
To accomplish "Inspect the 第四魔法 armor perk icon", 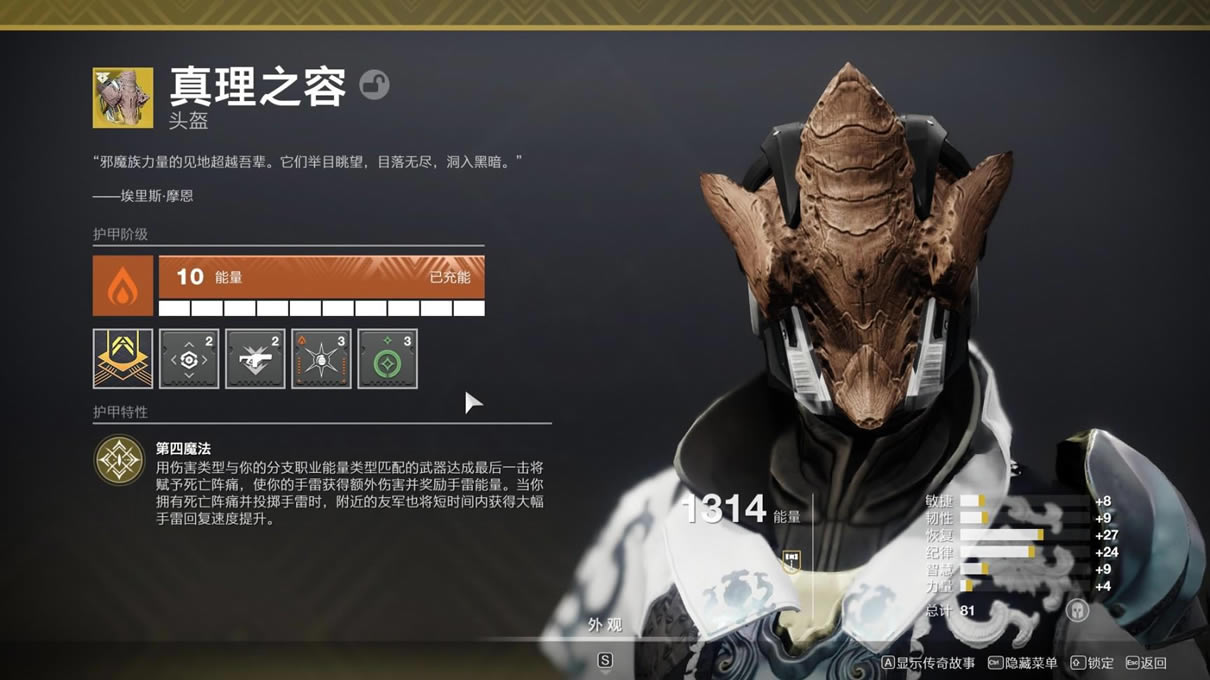I will pyautogui.click(x=119, y=461).
